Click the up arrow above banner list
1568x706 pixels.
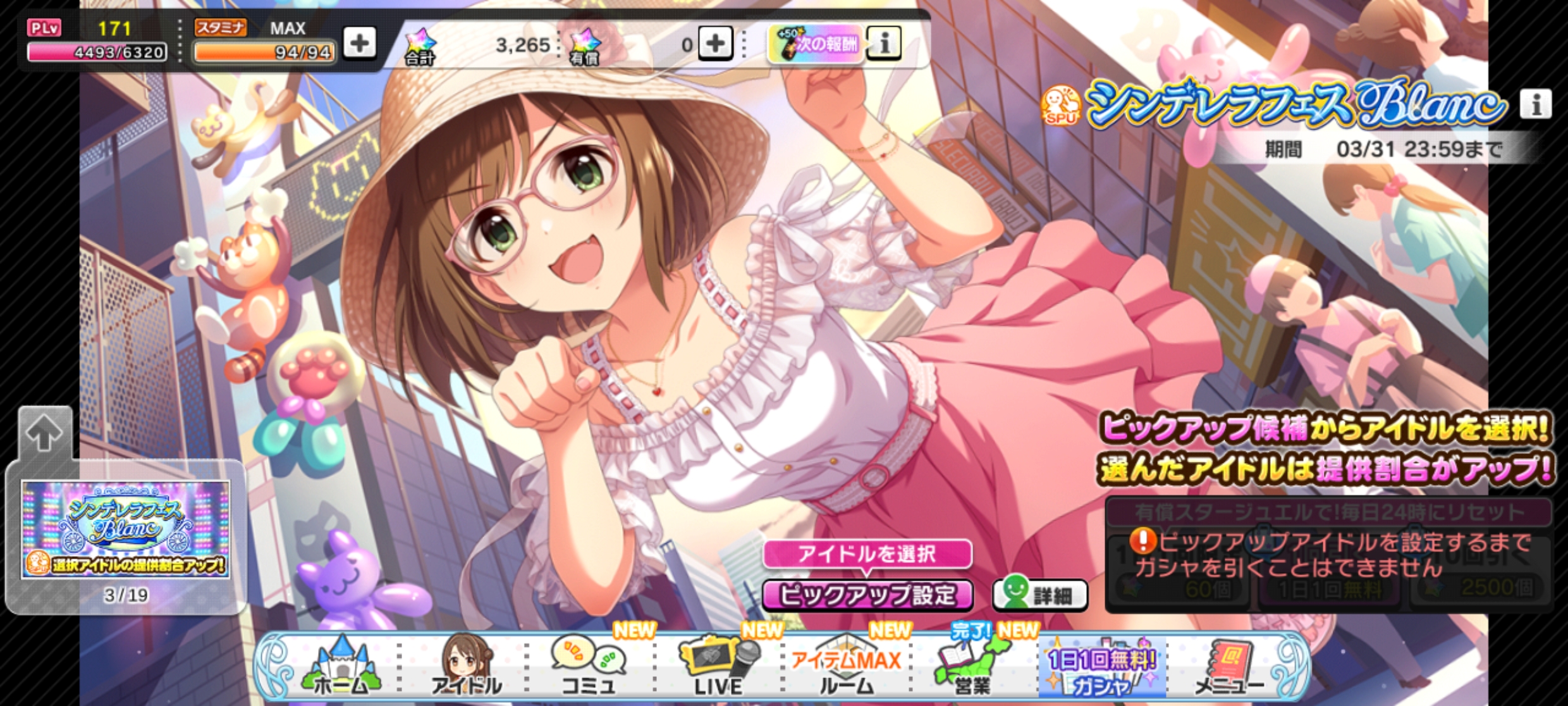point(44,433)
